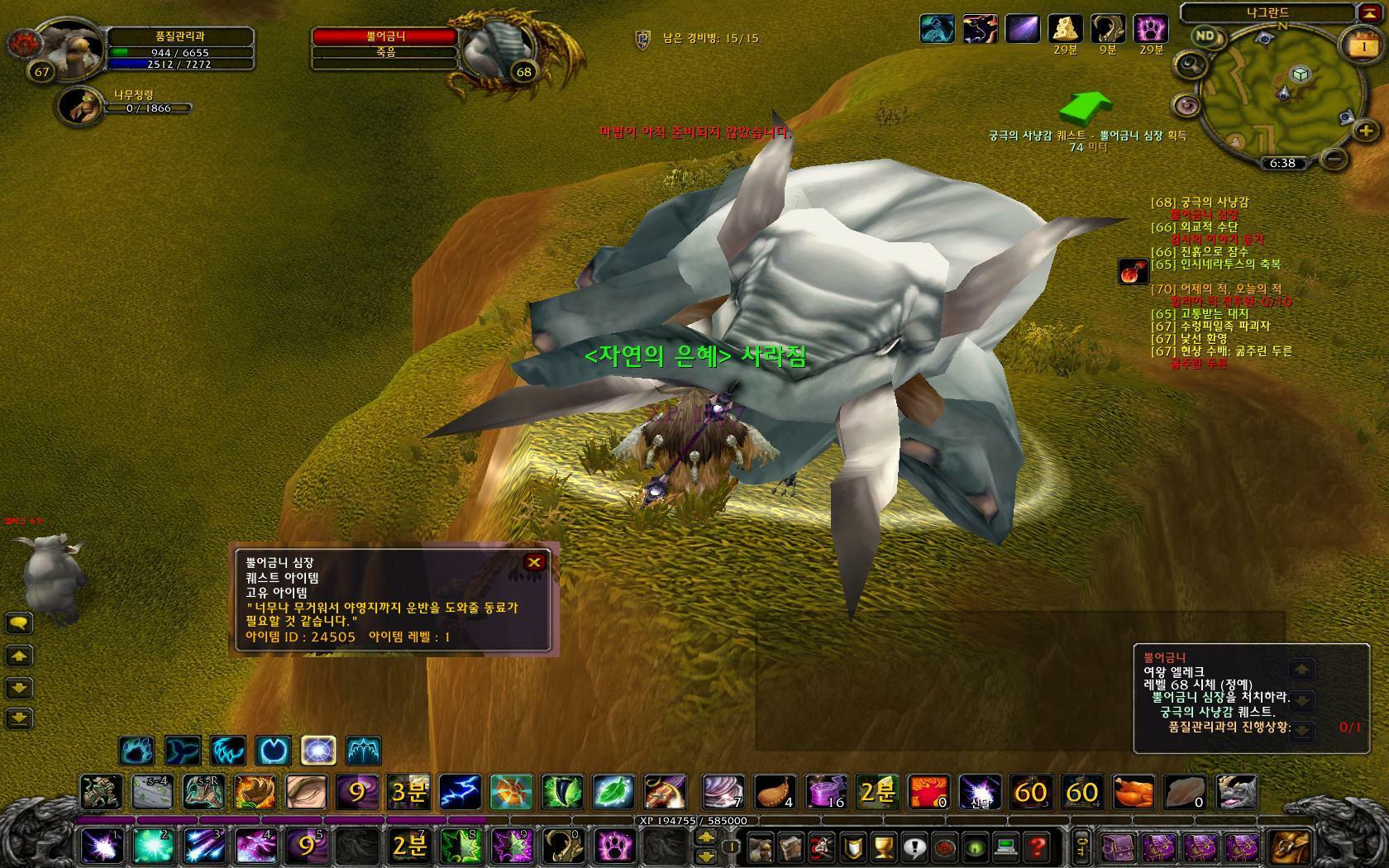This screenshot has height=868, width=1389.
Task: Zoom out on the minimap
Action: coord(1333,157)
